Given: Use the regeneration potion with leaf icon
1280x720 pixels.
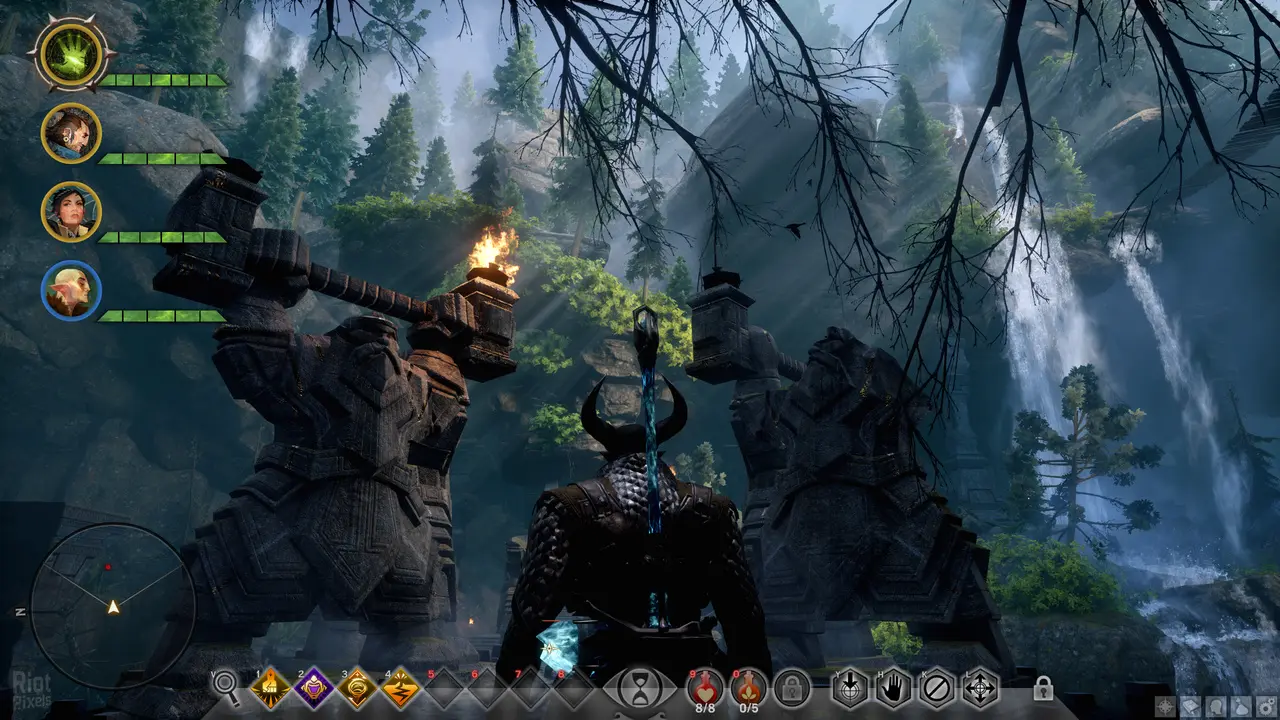Looking at the screenshot, I should tap(748, 686).
